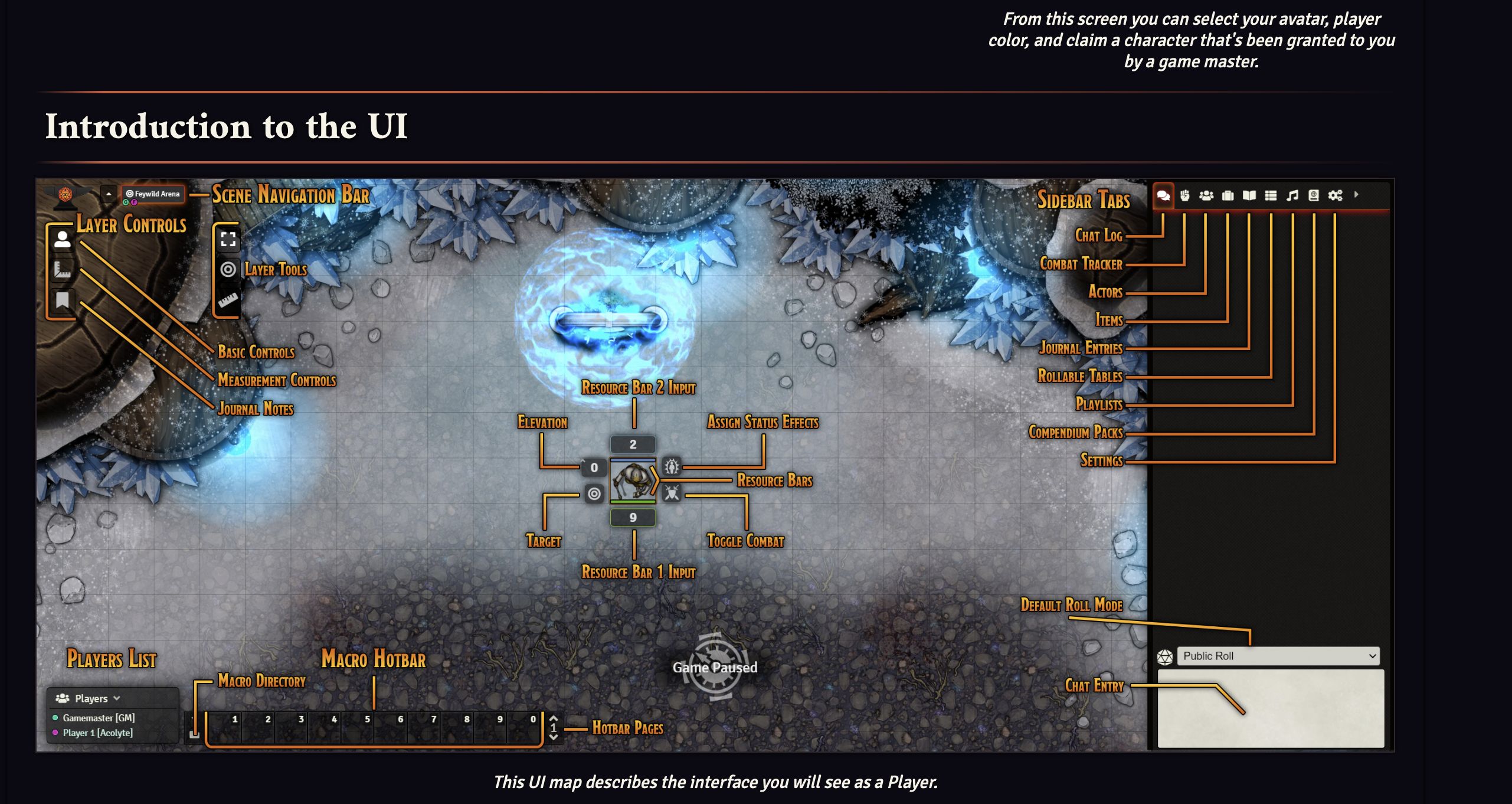Open the Journal Entries sidebar tab
The image size is (1512, 804).
(1249, 196)
